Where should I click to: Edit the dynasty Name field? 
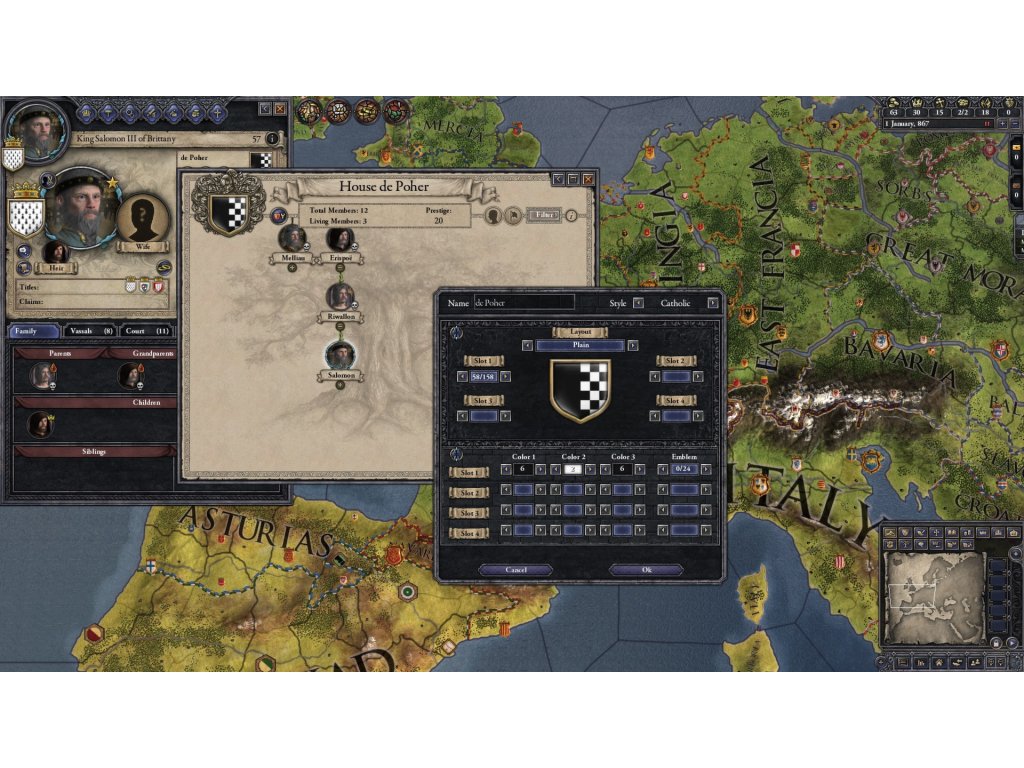524,302
